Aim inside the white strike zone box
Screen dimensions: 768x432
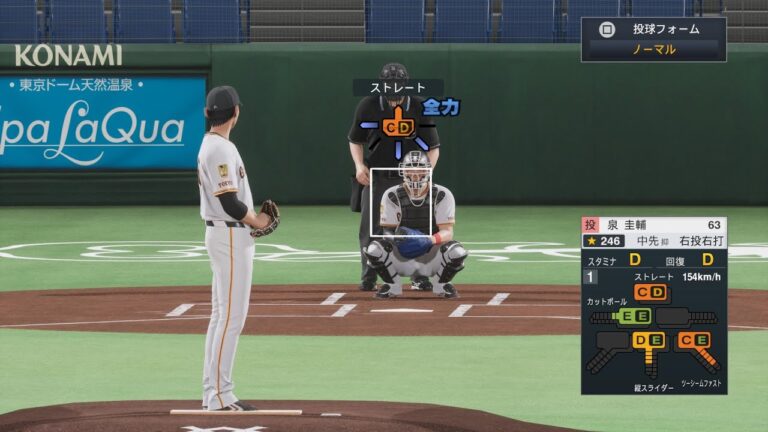(x=401, y=202)
